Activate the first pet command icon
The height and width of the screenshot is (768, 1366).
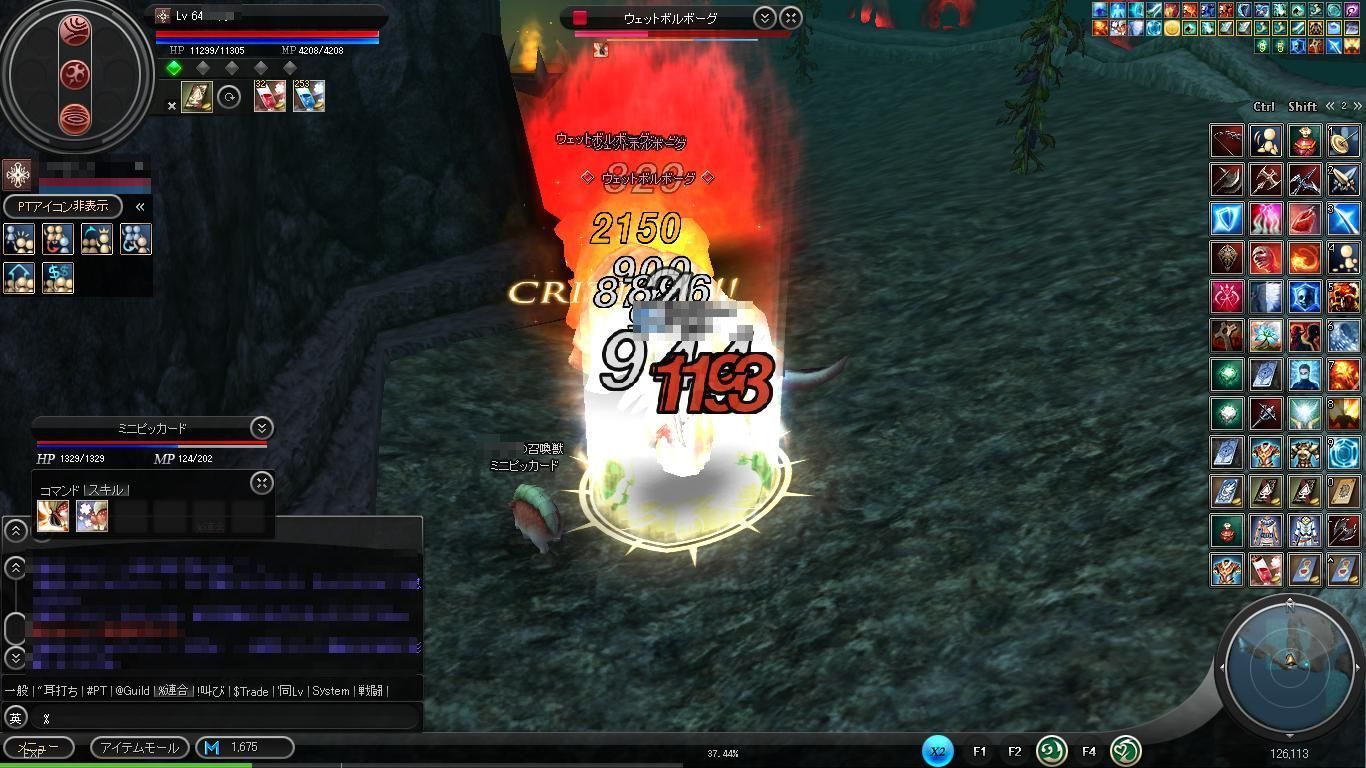tap(52, 516)
